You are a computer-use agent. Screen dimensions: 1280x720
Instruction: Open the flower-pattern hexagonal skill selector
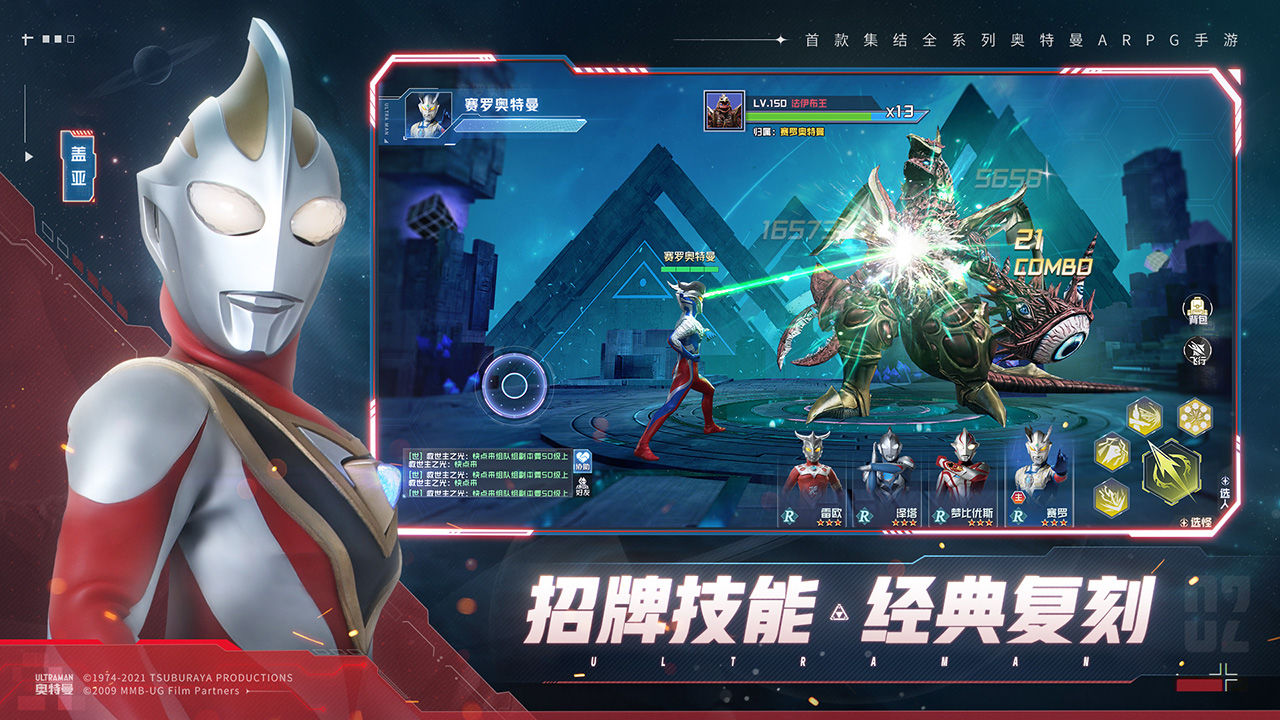(x=1193, y=417)
